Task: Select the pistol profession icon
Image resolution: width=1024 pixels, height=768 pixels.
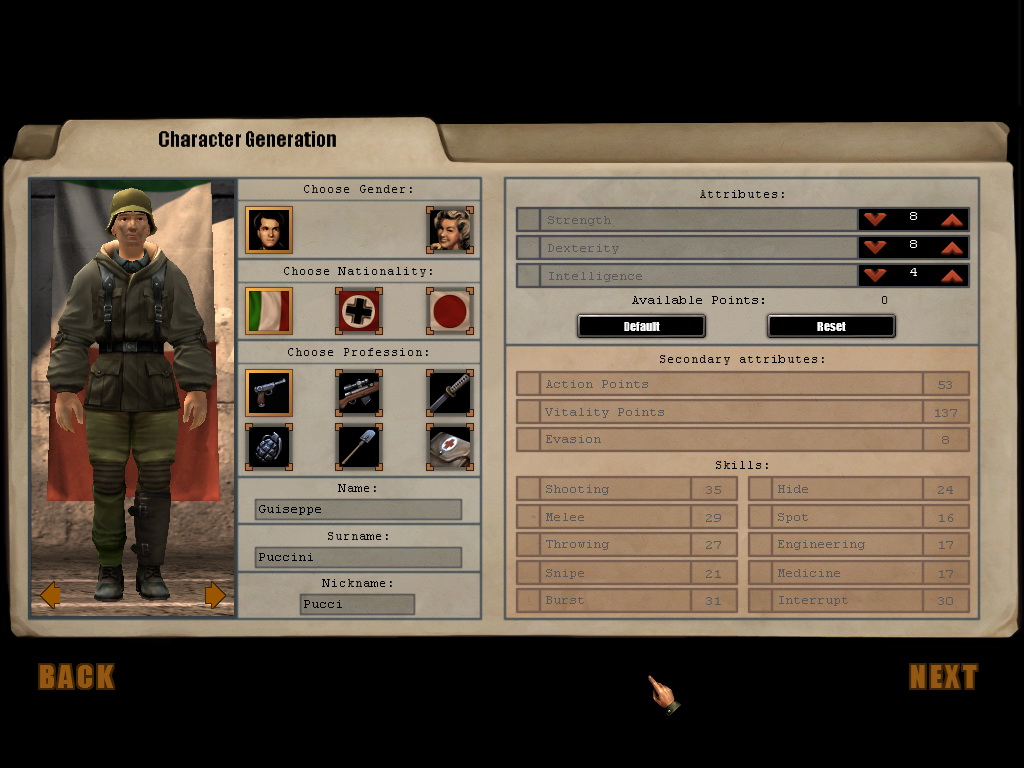Action: pyautogui.click(x=269, y=393)
